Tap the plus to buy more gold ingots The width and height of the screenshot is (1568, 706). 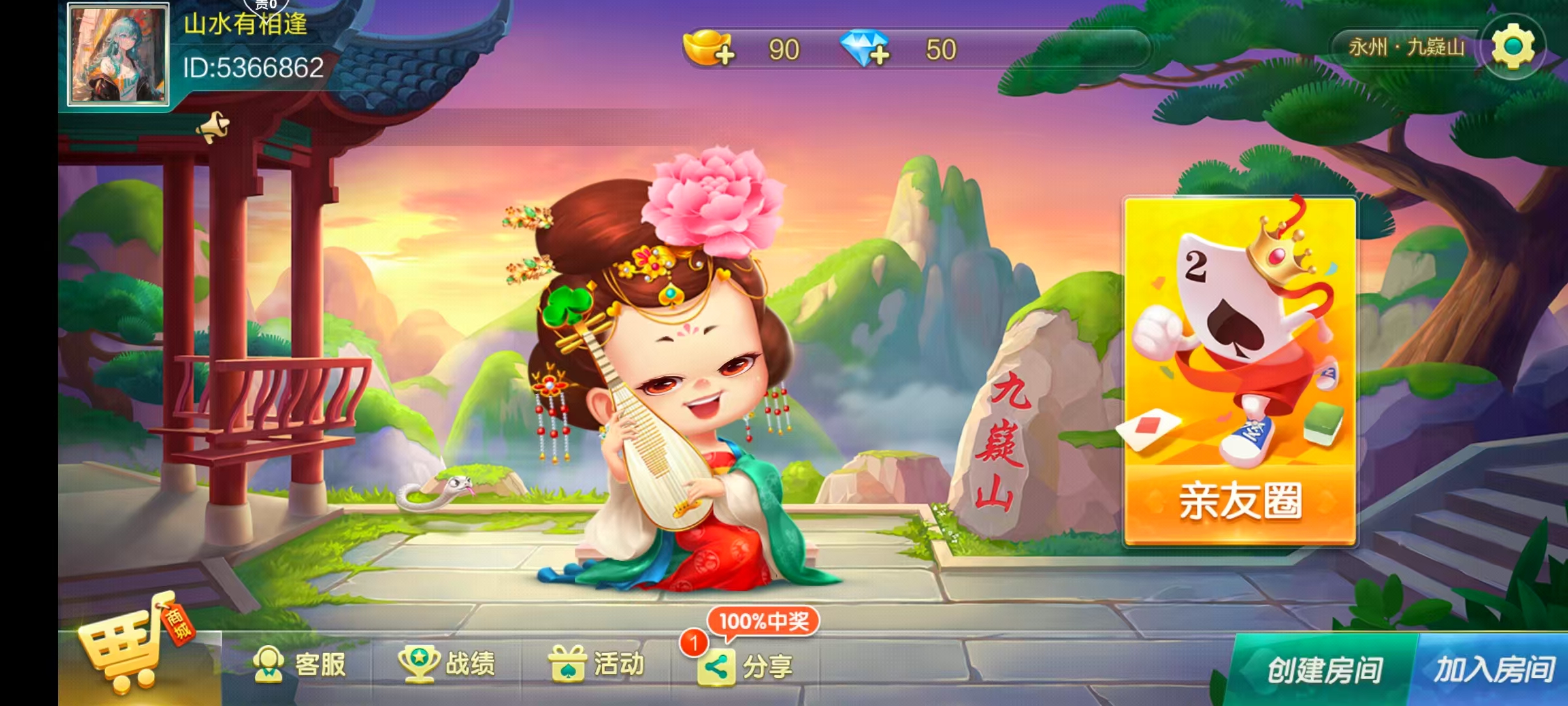coord(725,57)
